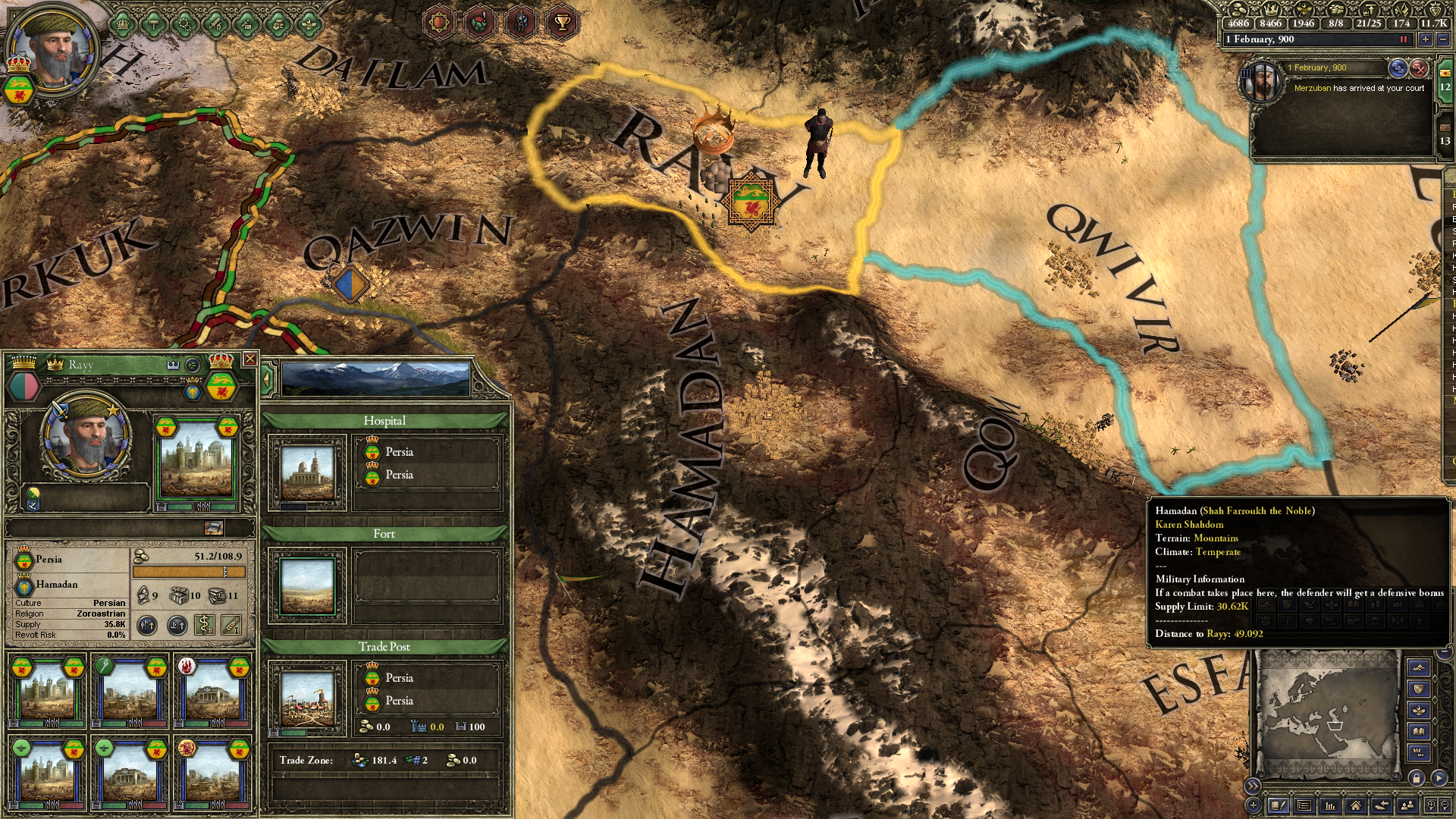Adjust the levy bar slider in the Rayy panel
1456x819 pixels.
[224, 572]
